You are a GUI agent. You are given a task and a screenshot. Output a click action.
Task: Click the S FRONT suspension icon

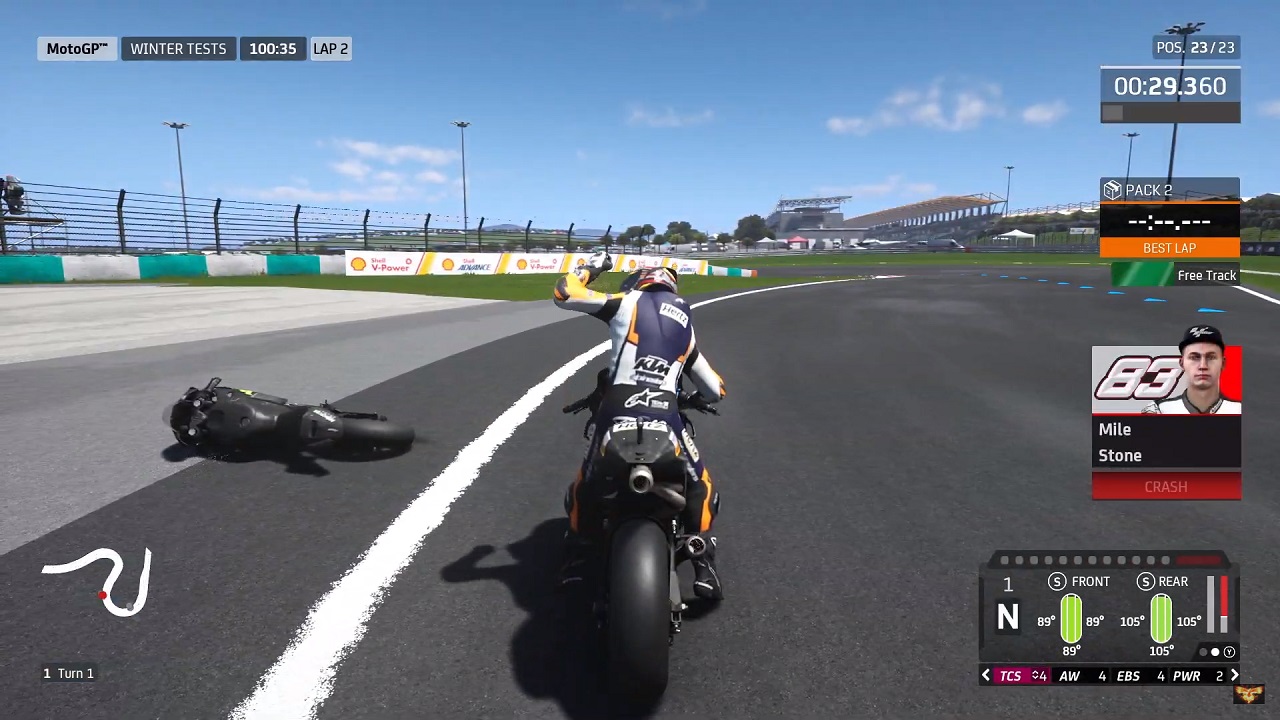(1057, 581)
